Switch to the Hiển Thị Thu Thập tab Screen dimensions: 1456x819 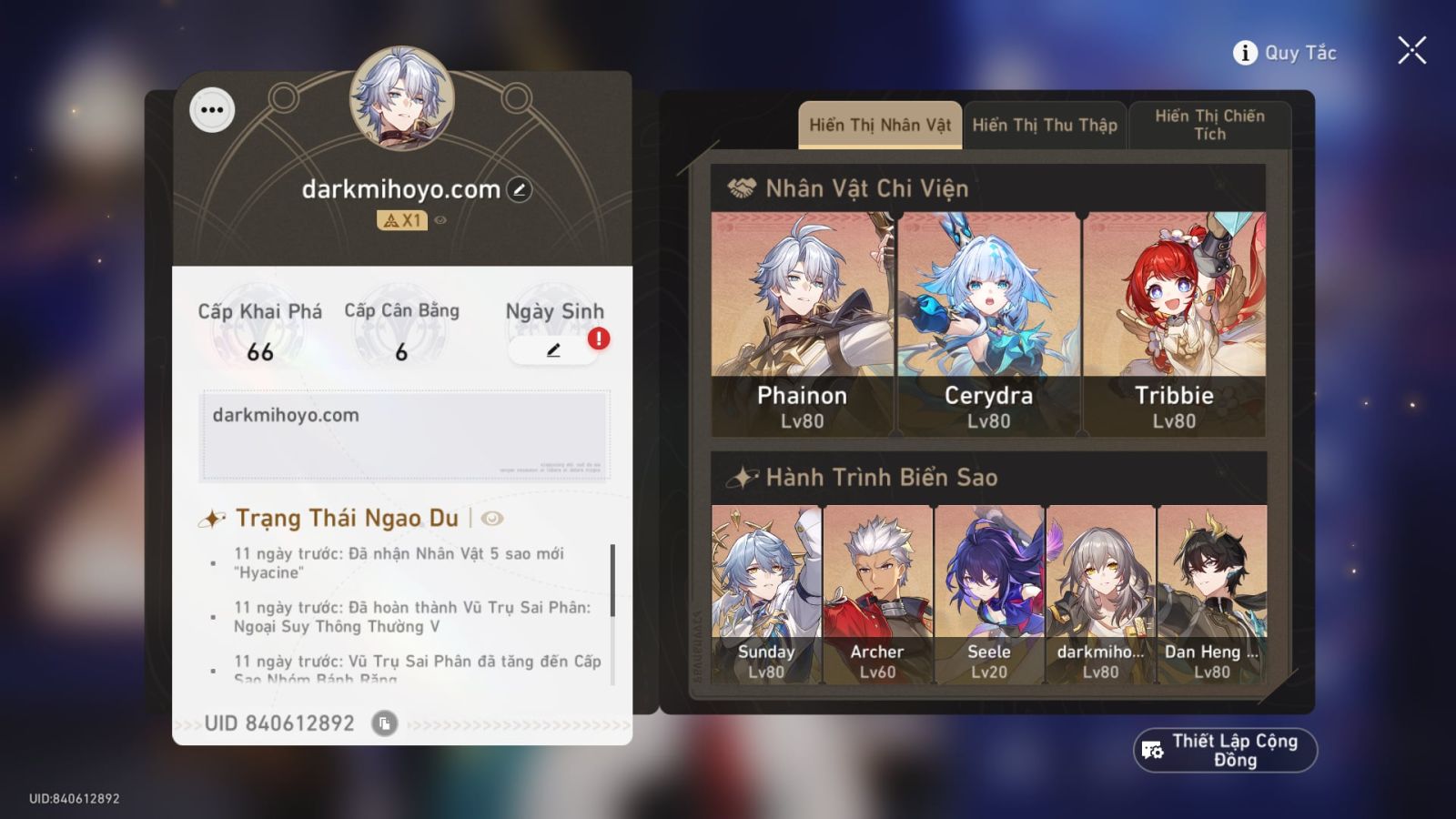[1044, 125]
